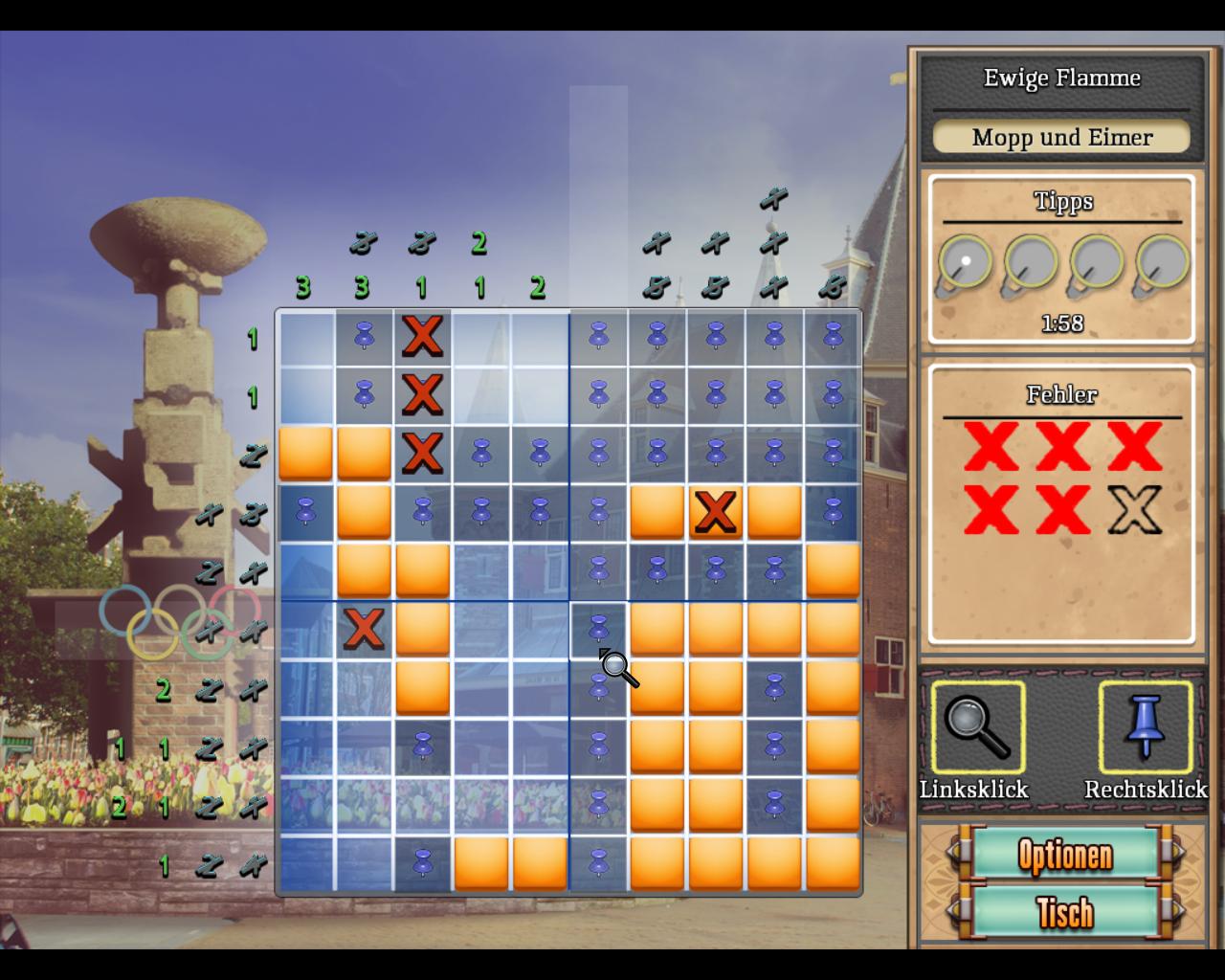Open the Optionen menu

click(1064, 855)
